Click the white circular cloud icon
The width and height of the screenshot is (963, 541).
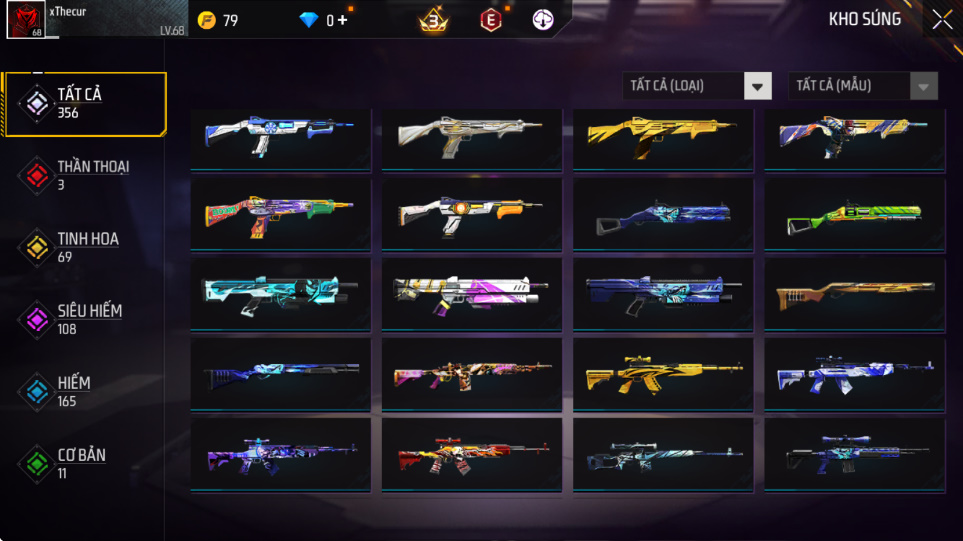coord(544,20)
